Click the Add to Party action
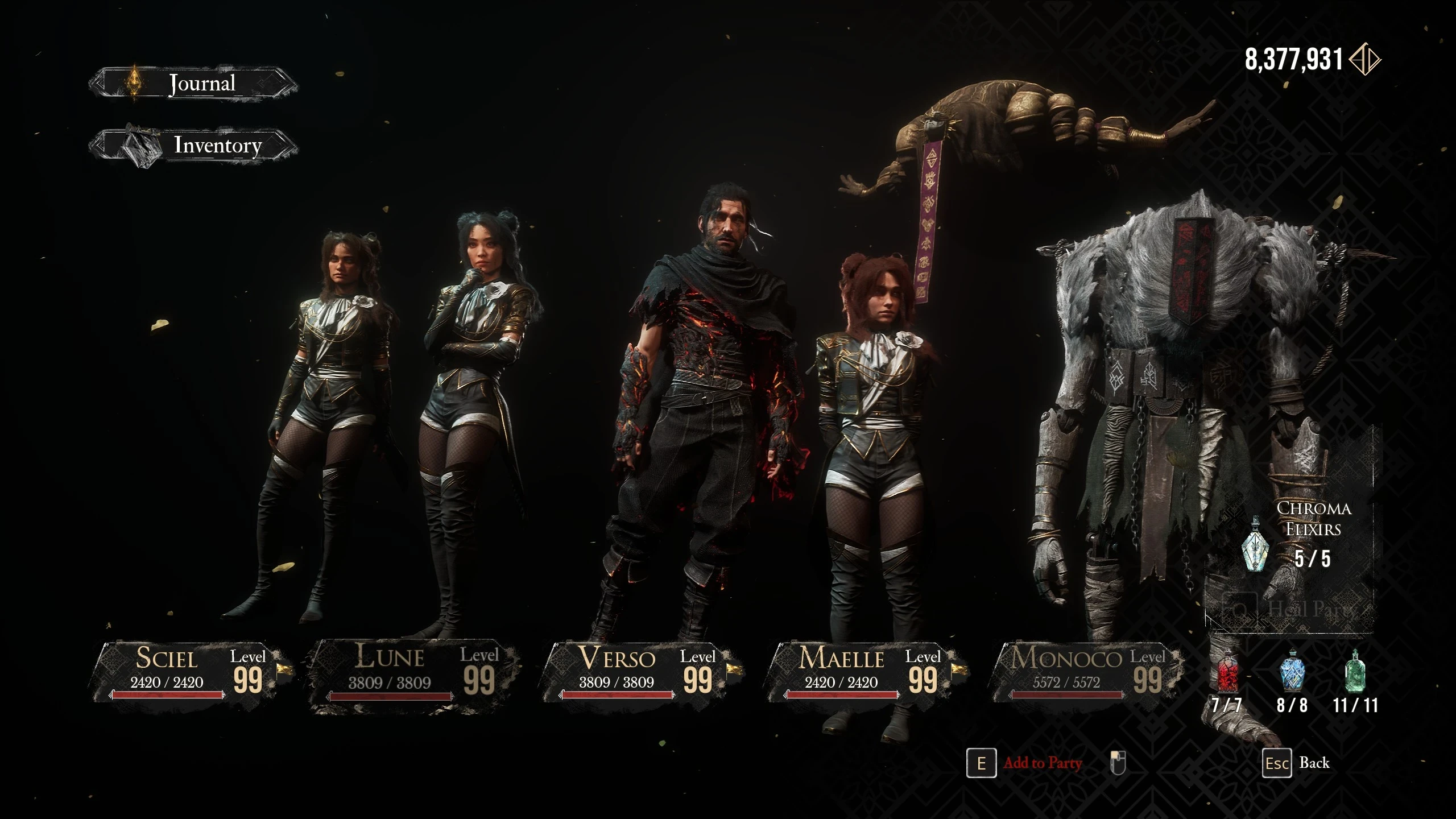This screenshot has height=819, width=1456. tap(1042, 763)
